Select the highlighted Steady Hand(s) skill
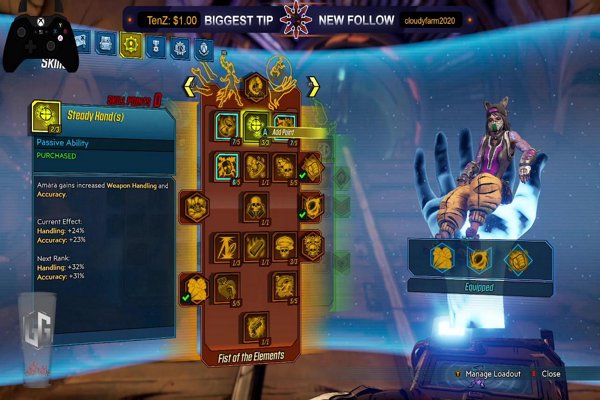 coord(254,125)
